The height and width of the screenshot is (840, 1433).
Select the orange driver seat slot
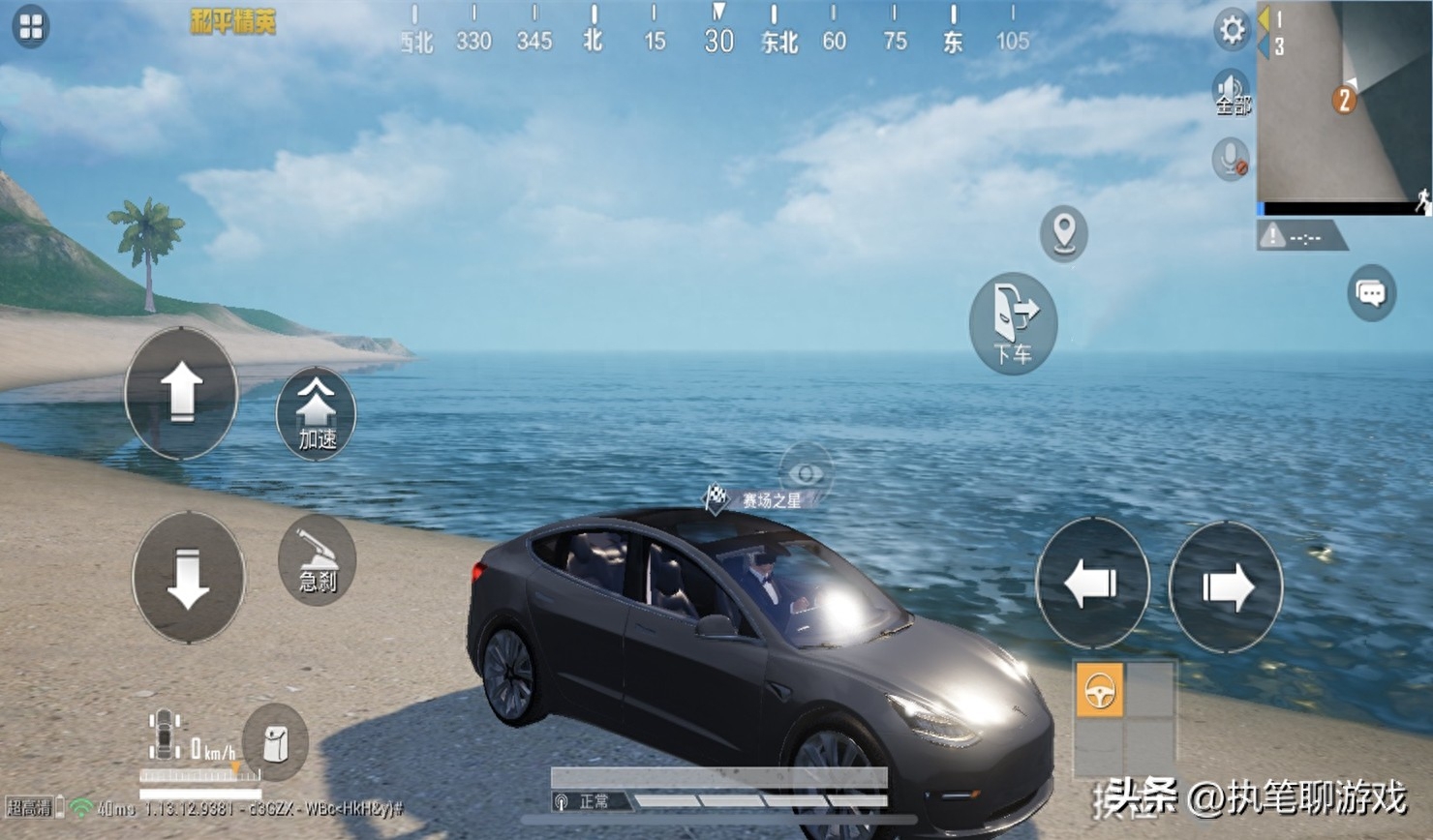point(1099,691)
